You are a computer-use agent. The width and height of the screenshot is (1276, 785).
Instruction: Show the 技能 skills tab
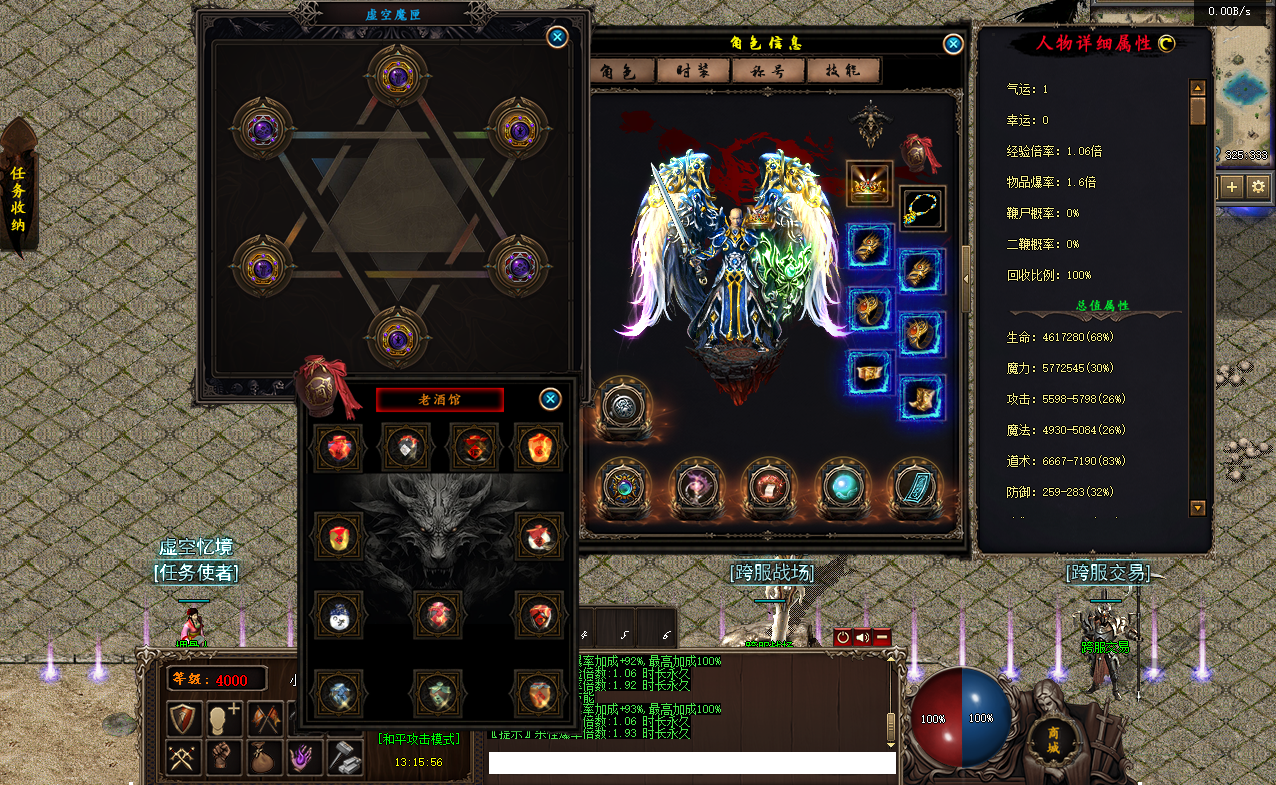[x=846, y=71]
